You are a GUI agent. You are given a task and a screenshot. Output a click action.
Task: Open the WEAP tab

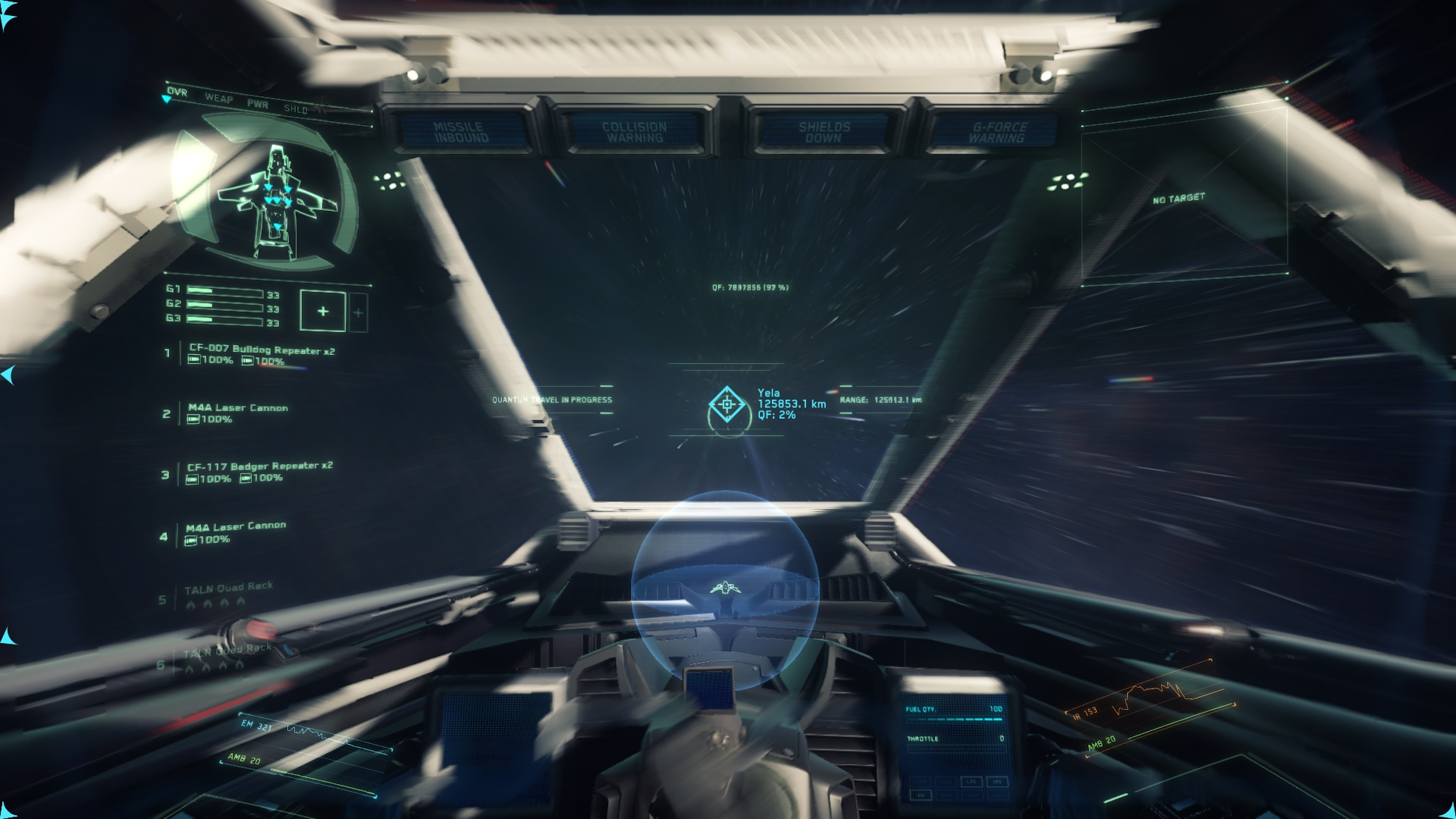point(218,98)
